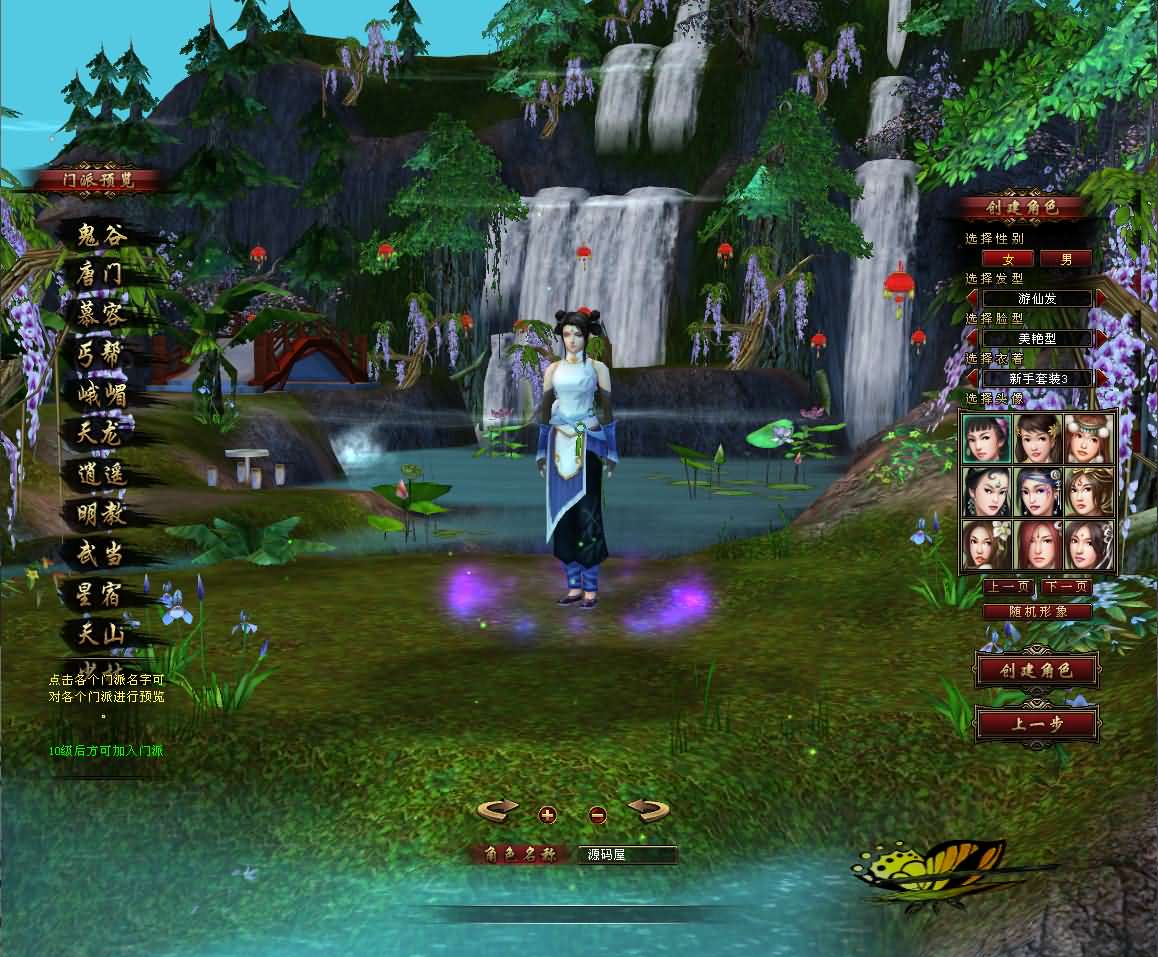The height and width of the screenshot is (957, 1158).
Task: Switch to the previous face type before 美艳型
Action: click(x=972, y=338)
